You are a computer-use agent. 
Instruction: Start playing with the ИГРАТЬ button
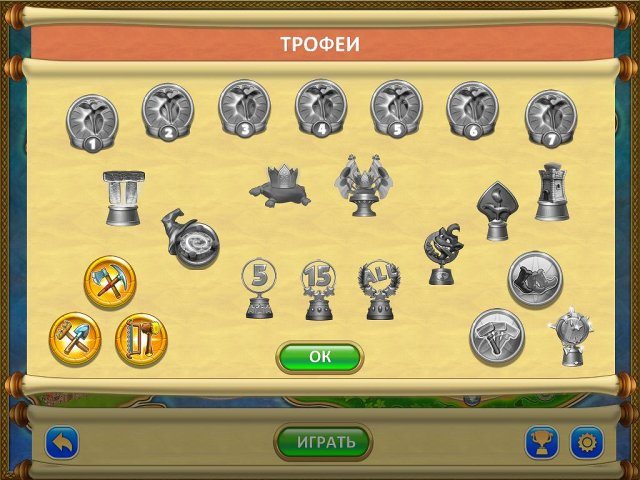[x=322, y=441]
